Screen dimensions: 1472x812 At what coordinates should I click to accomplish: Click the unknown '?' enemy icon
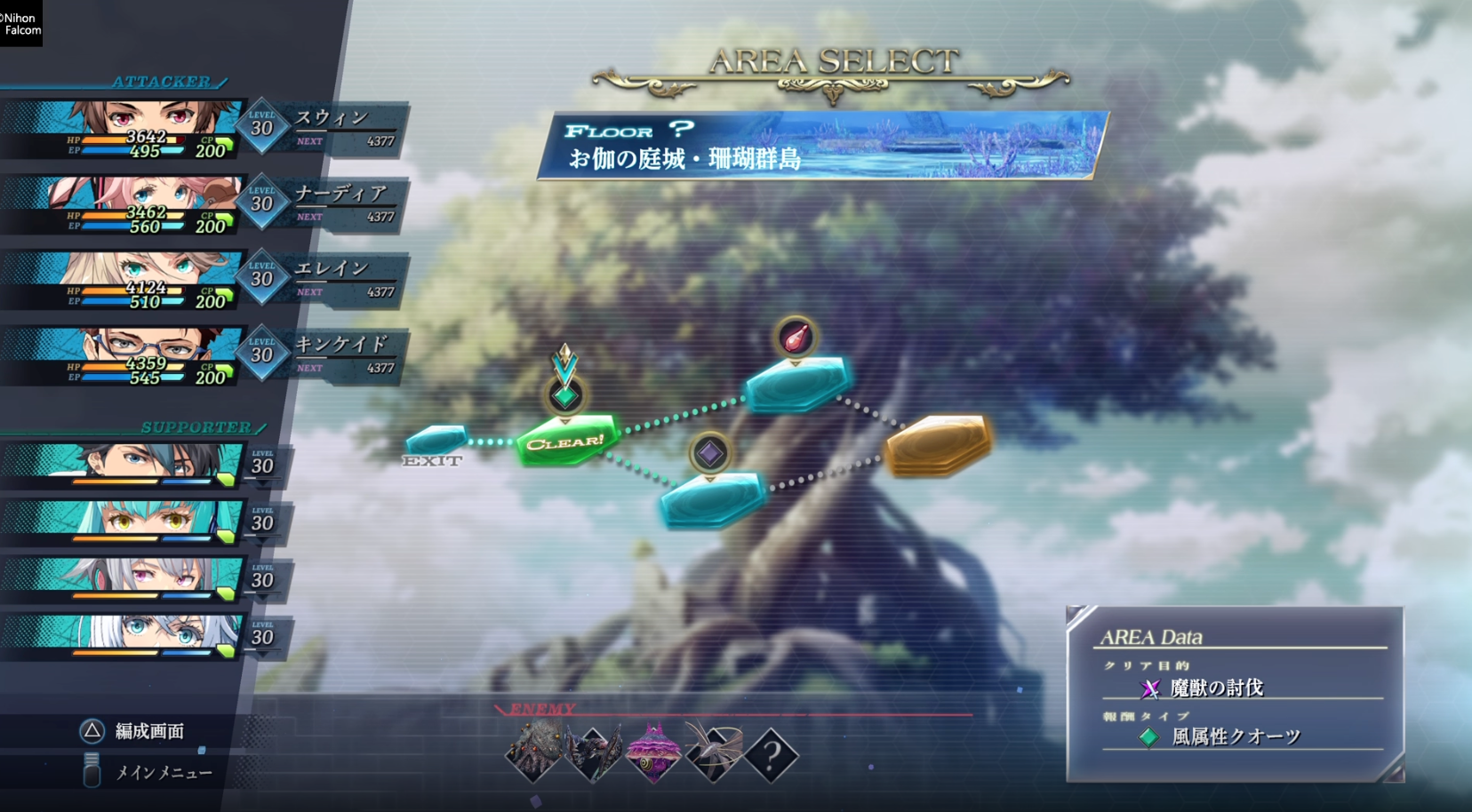point(773,753)
